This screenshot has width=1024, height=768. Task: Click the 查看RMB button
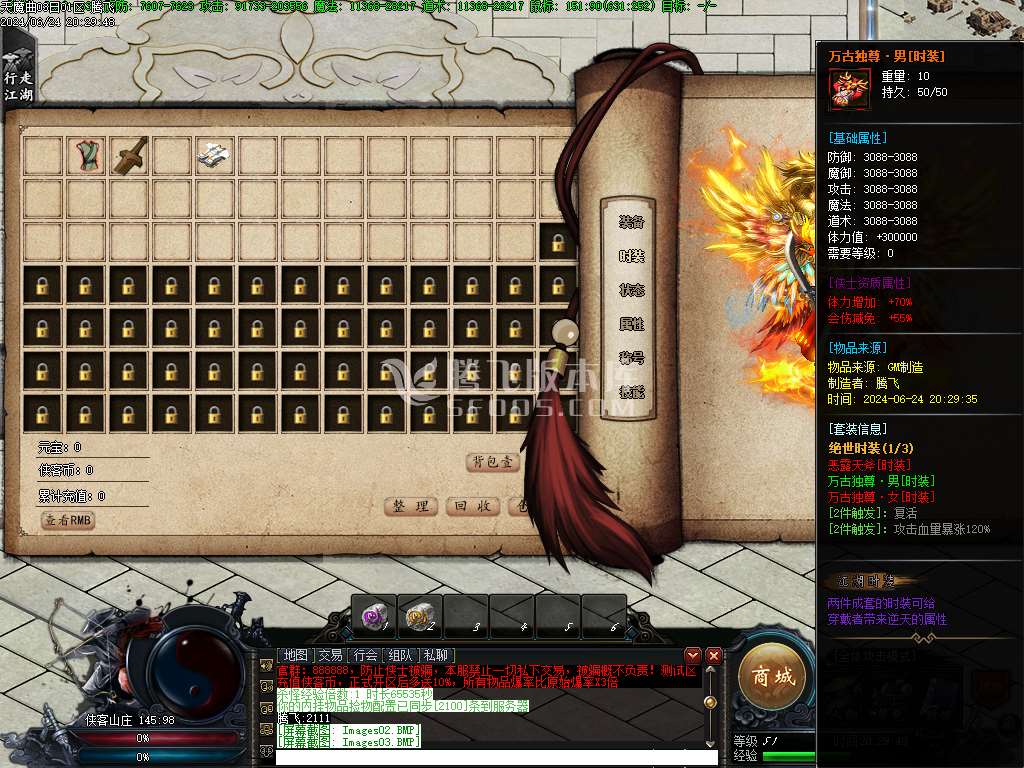[68, 520]
